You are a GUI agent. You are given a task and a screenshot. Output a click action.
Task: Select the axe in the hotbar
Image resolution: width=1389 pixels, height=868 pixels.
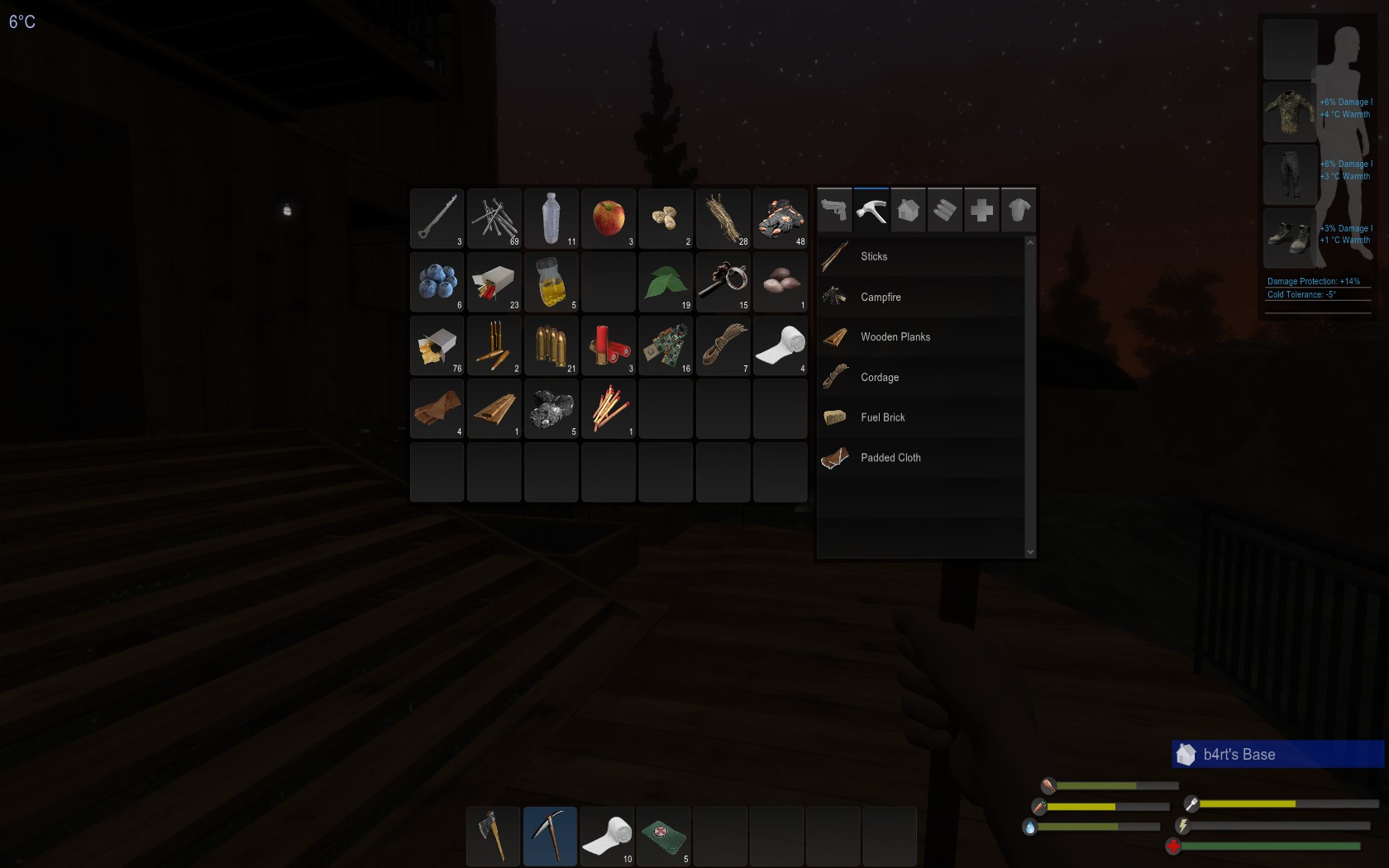(493, 837)
